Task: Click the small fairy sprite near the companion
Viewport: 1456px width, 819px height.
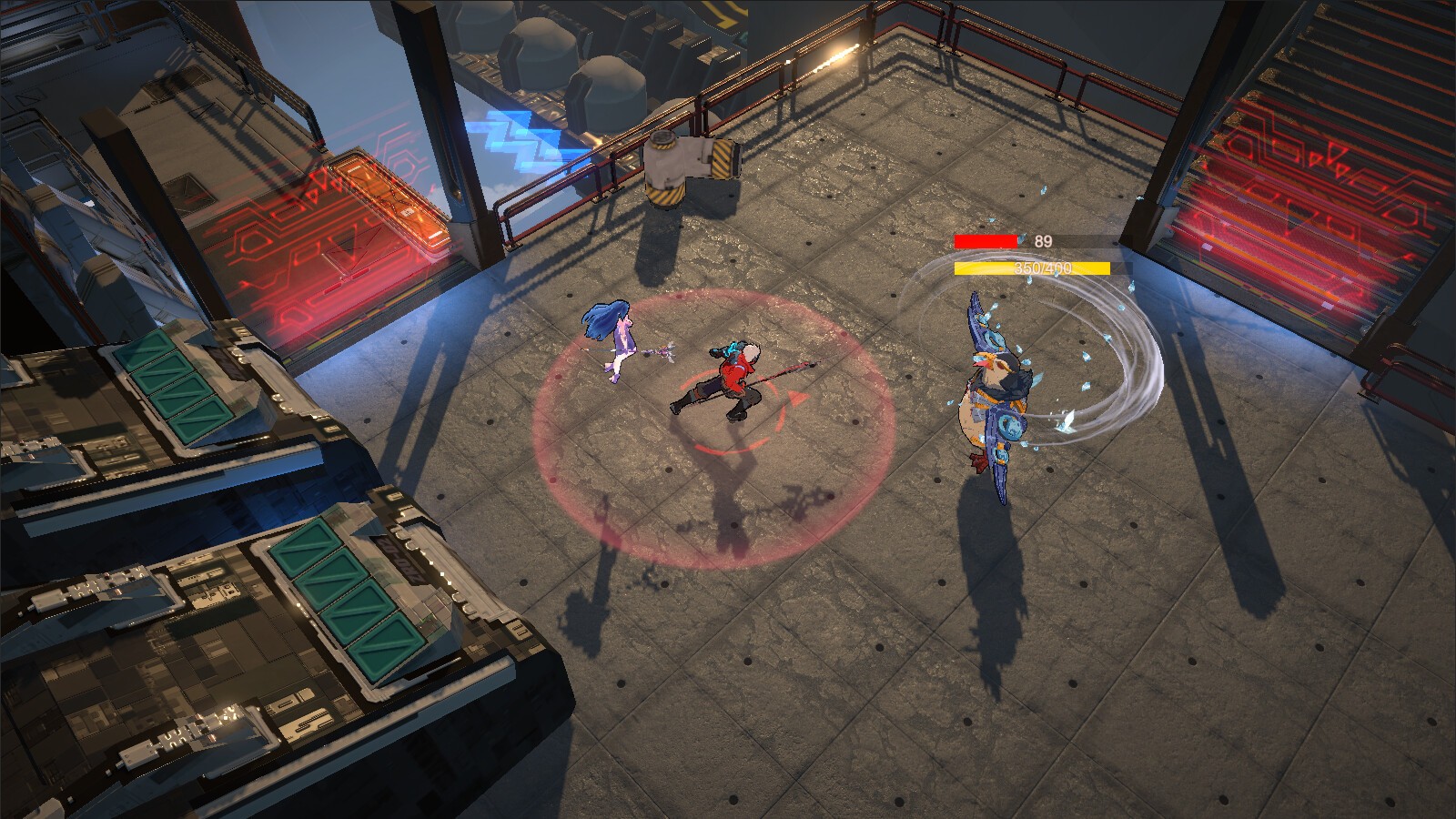Action: 665,349
